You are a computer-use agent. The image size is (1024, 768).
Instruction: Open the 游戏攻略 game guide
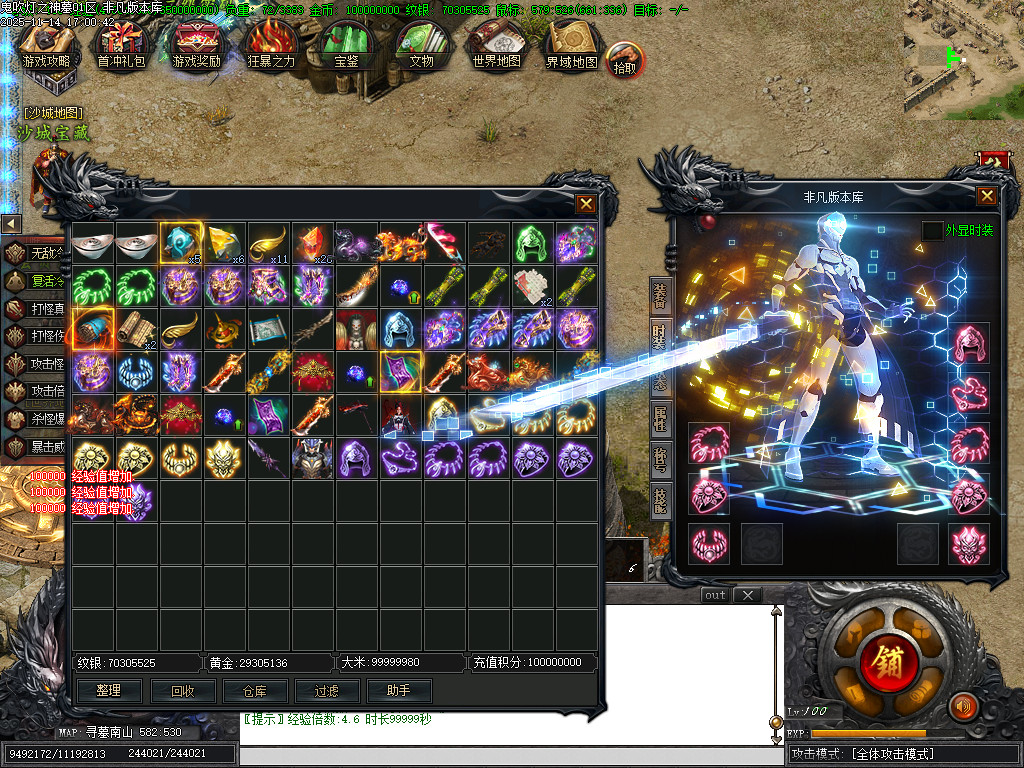click(47, 47)
